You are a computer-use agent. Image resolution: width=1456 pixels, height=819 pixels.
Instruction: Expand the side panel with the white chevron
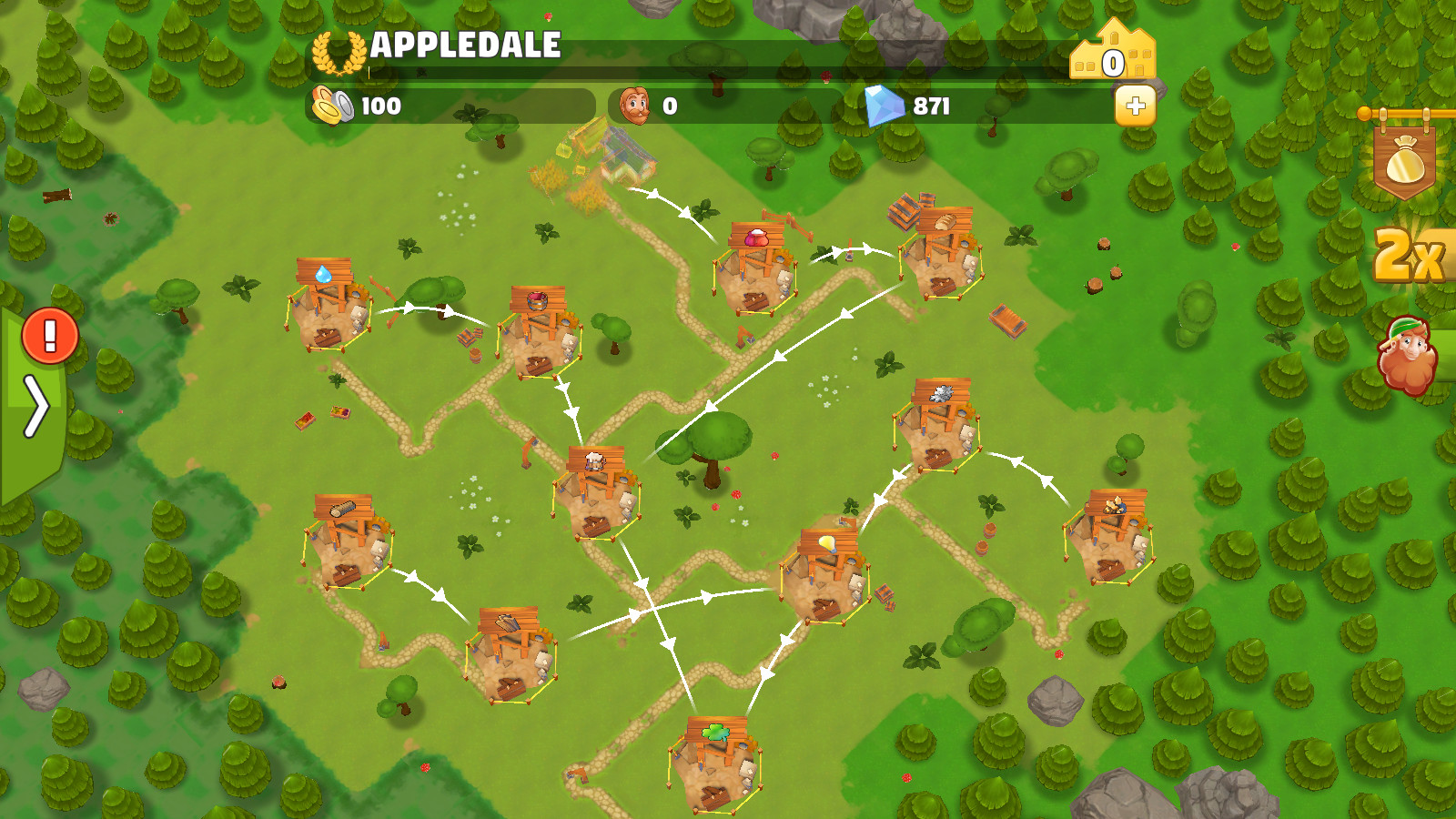[38, 406]
